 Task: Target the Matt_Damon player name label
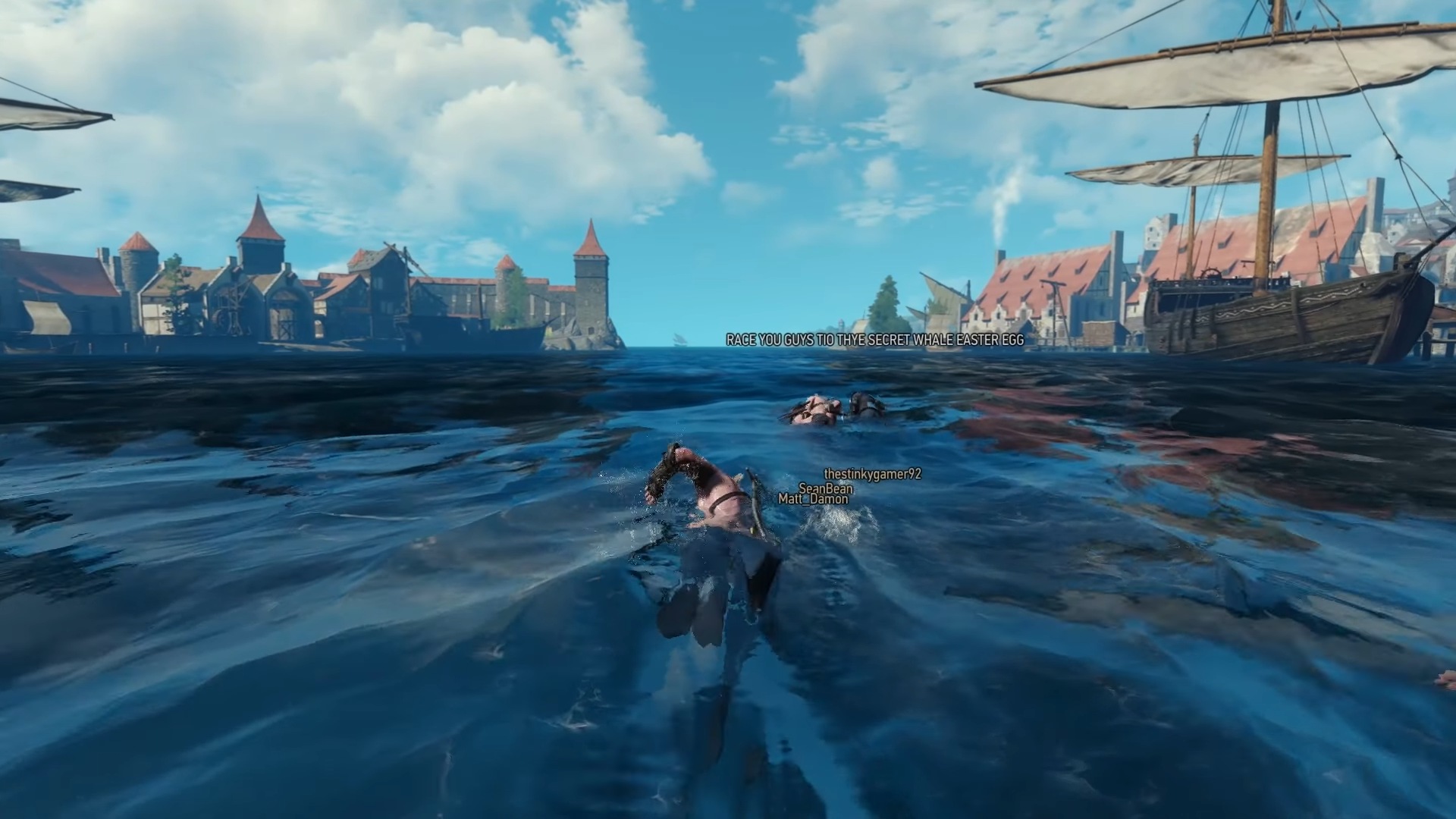pyautogui.click(x=813, y=499)
